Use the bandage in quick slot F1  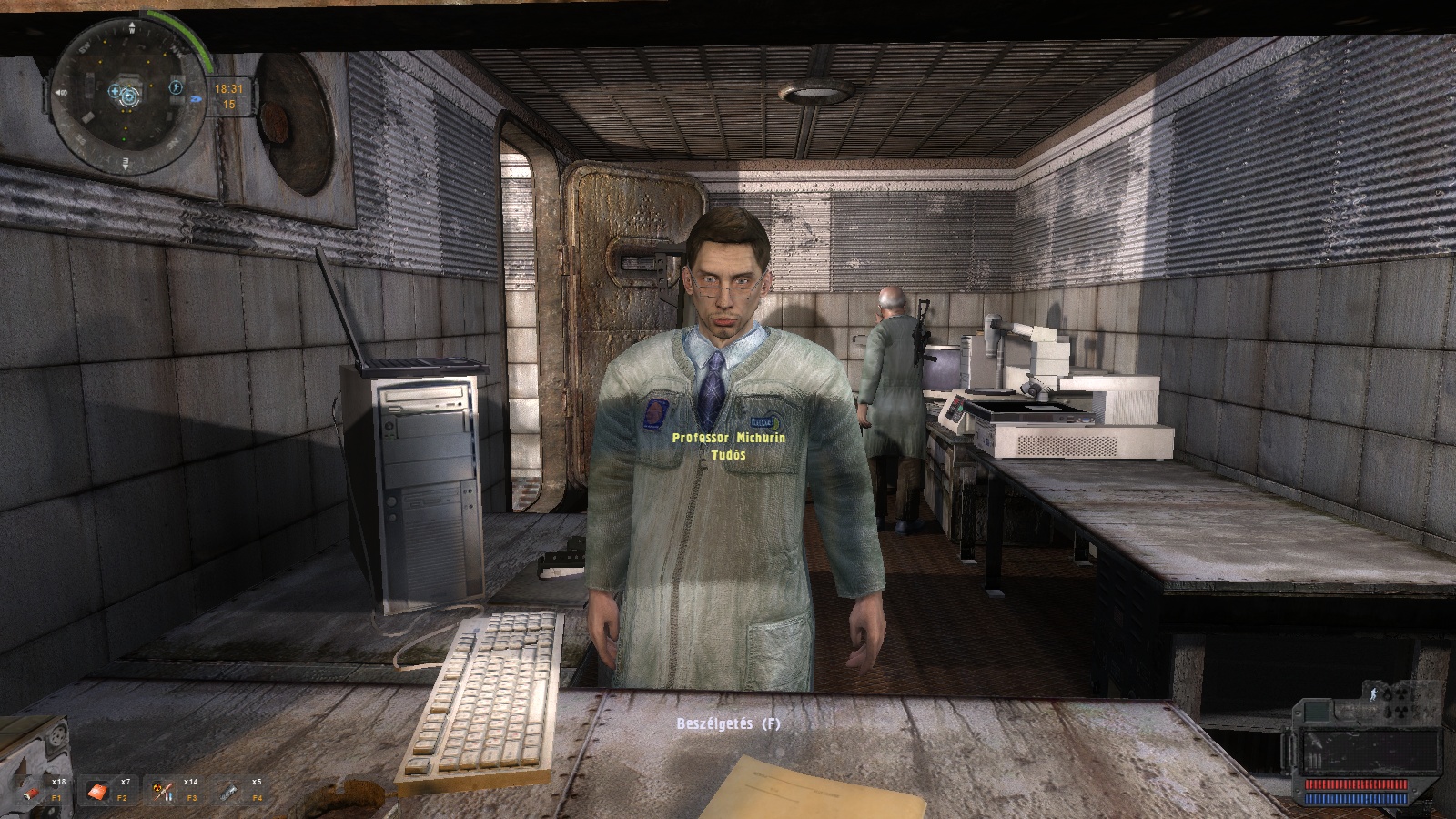tap(32, 792)
